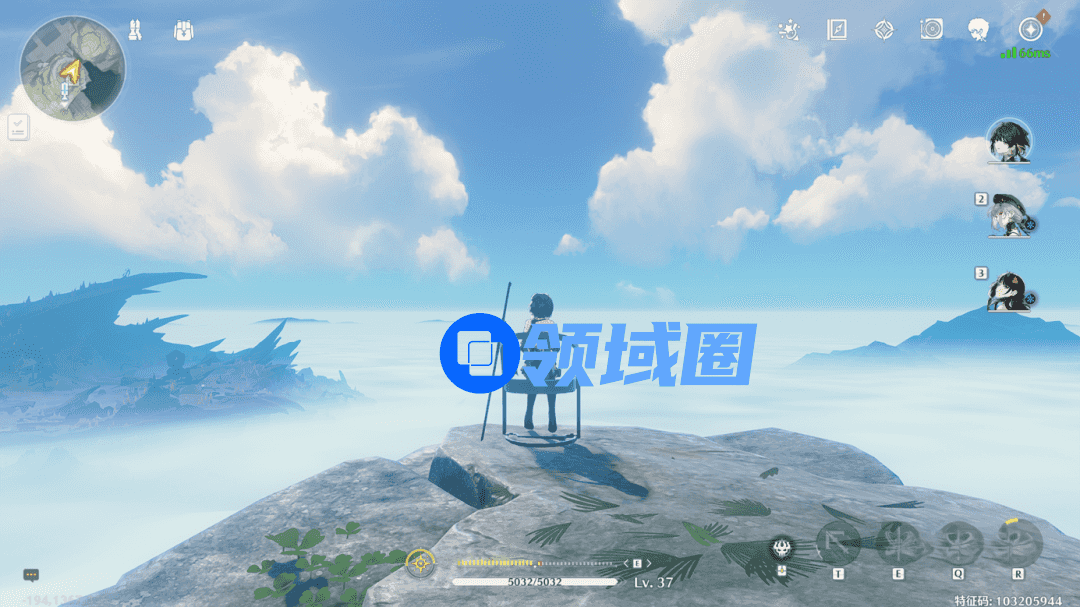Click the yellow compass utility icon
This screenshot has width=1080, height=607.
pos(420,563)
